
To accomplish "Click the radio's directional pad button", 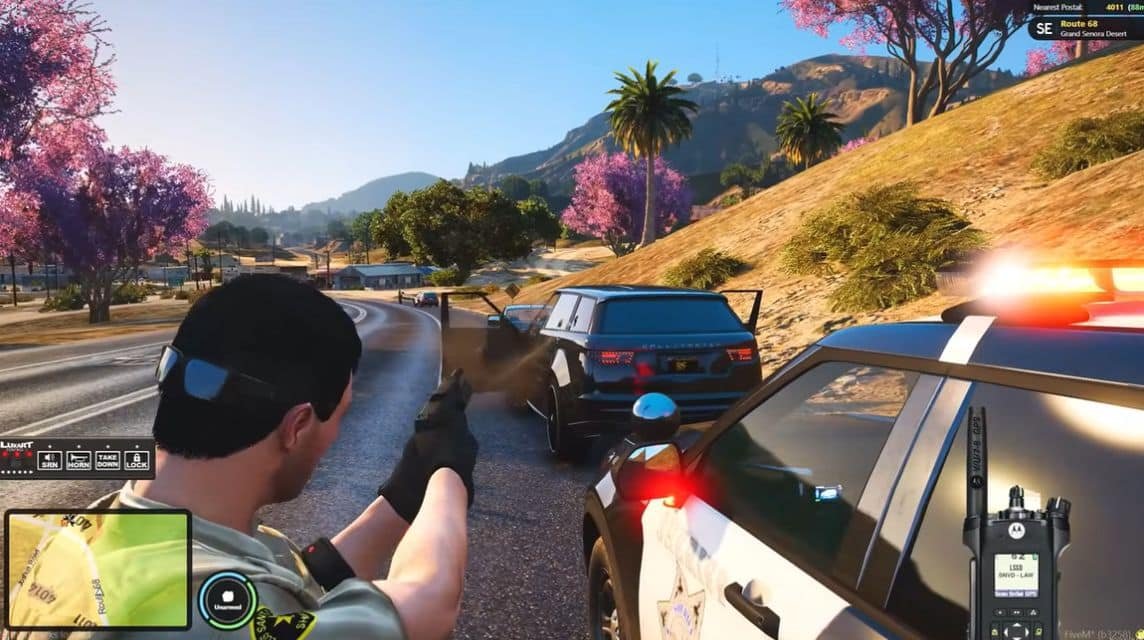I will click(x=1016, y=630).
